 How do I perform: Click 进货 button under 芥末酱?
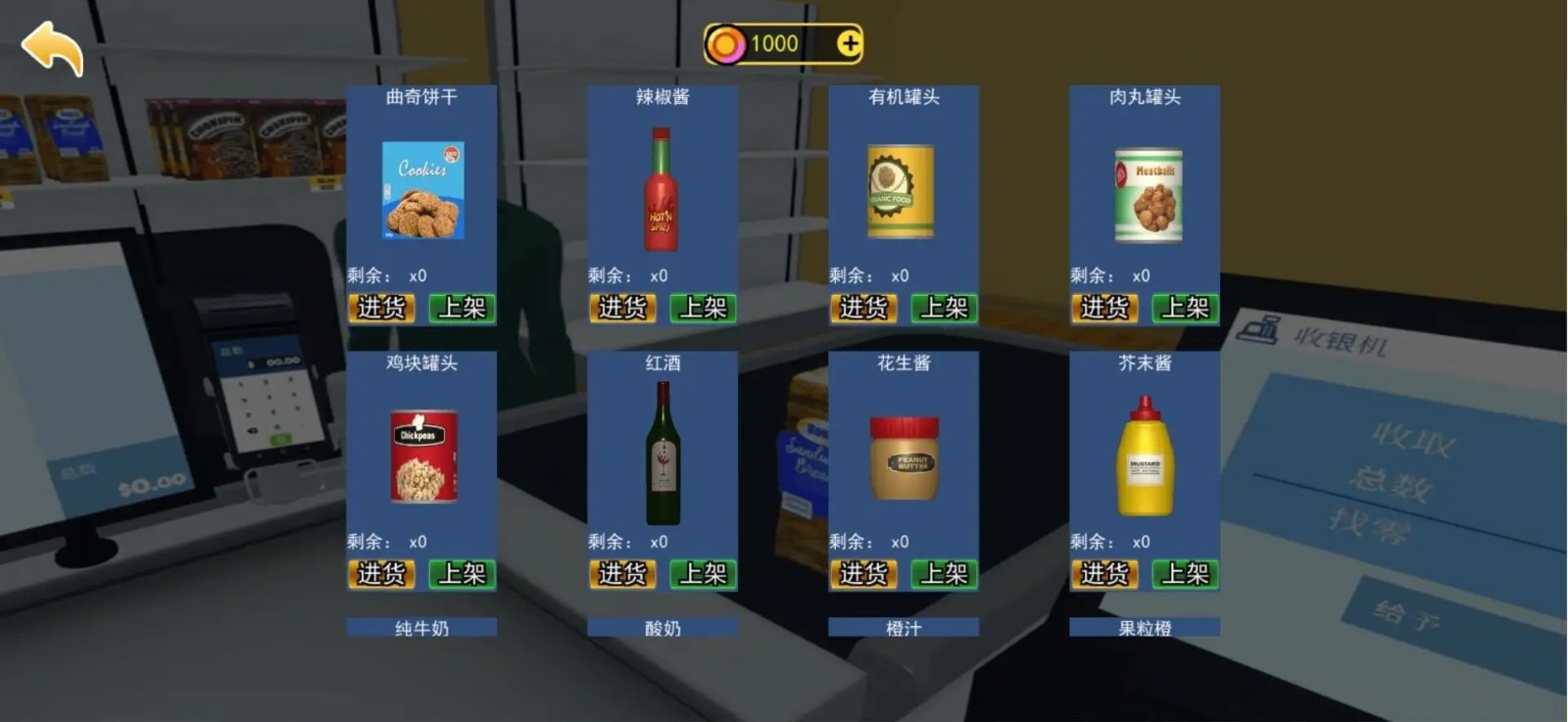coord(1106,574)
